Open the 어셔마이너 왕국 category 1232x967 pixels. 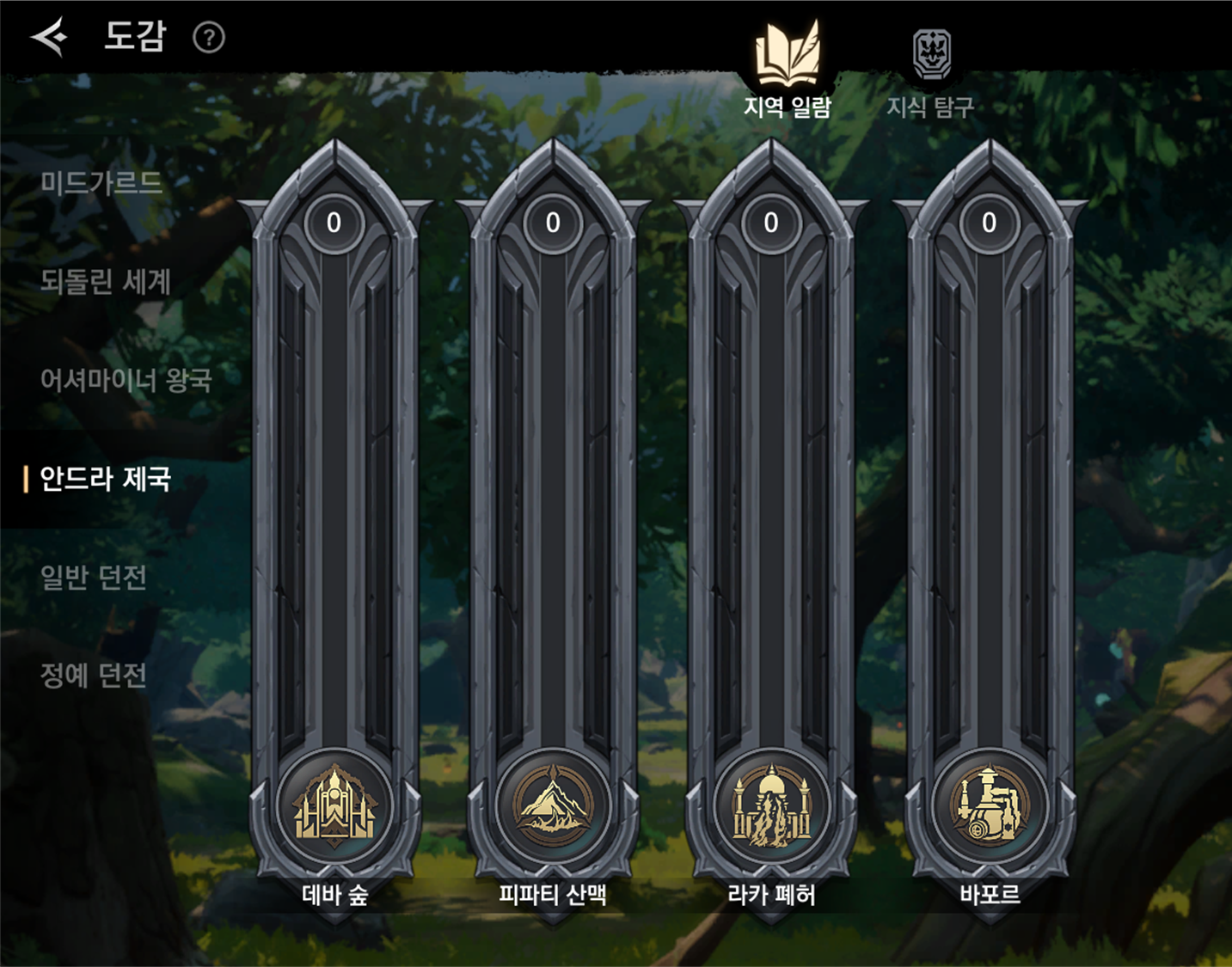tap(126, 380)
